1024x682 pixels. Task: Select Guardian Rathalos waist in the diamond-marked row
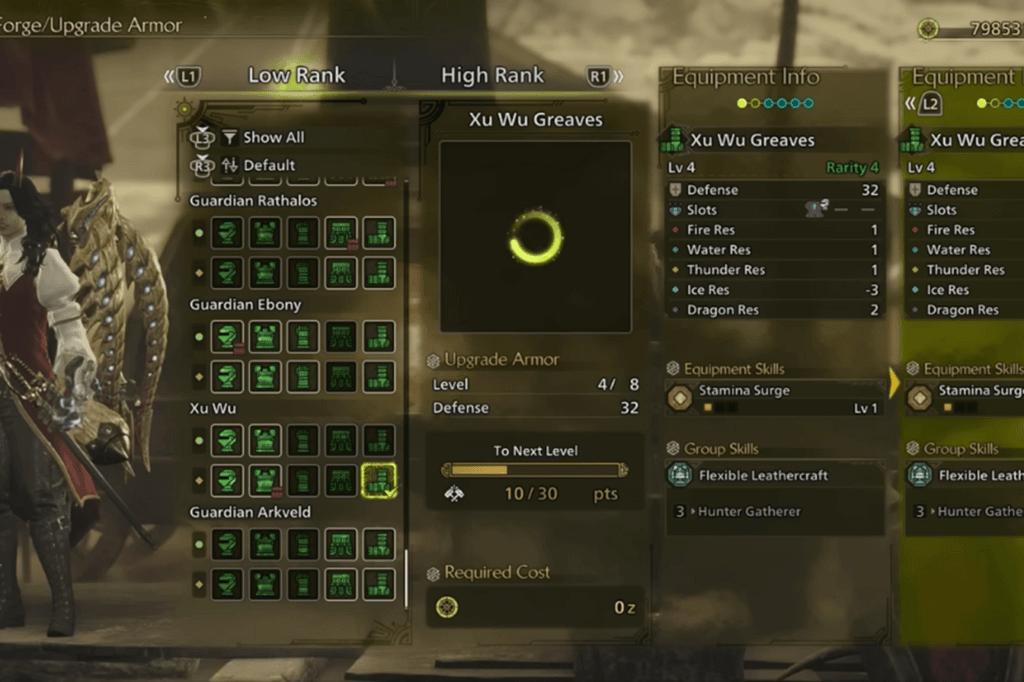point(341,272)
